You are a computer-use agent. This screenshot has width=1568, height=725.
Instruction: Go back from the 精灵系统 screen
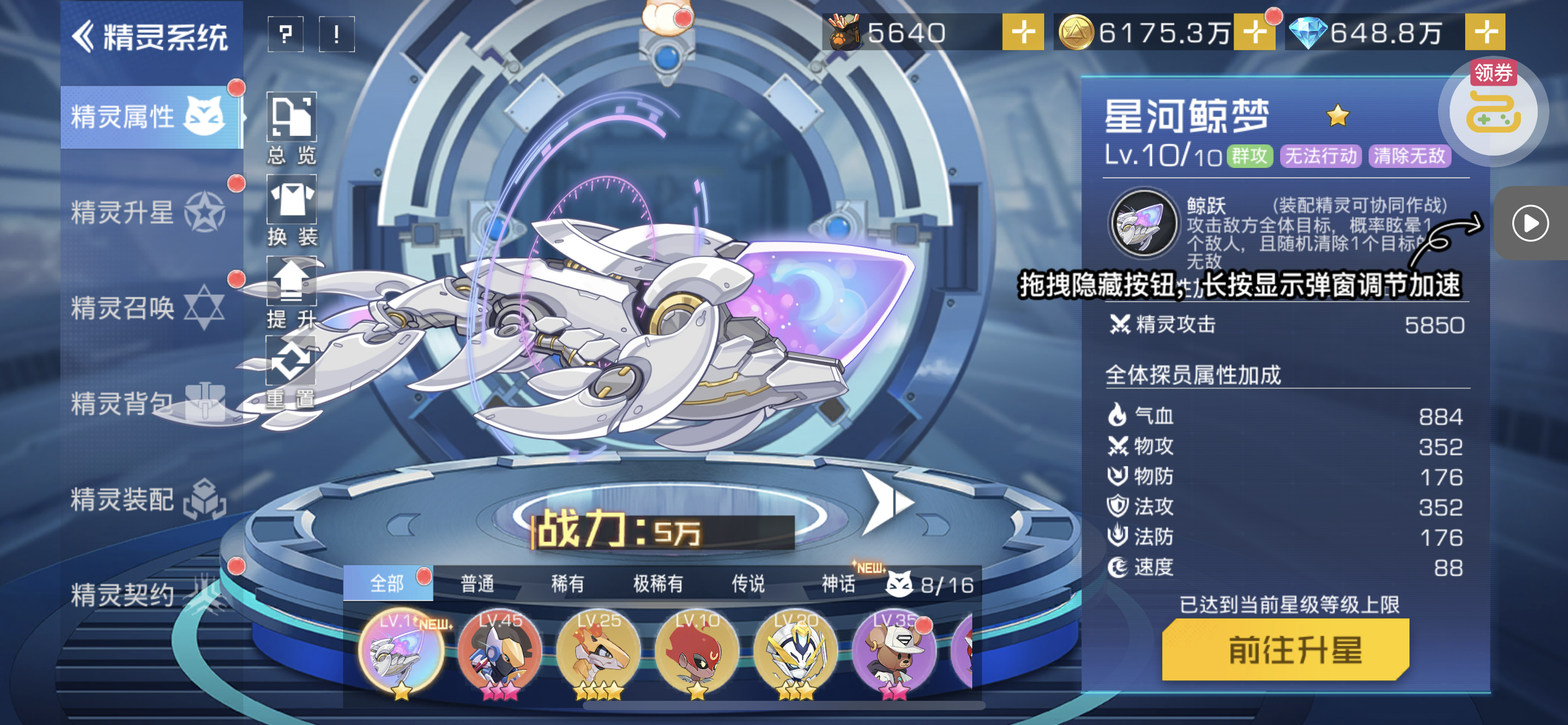84,36
